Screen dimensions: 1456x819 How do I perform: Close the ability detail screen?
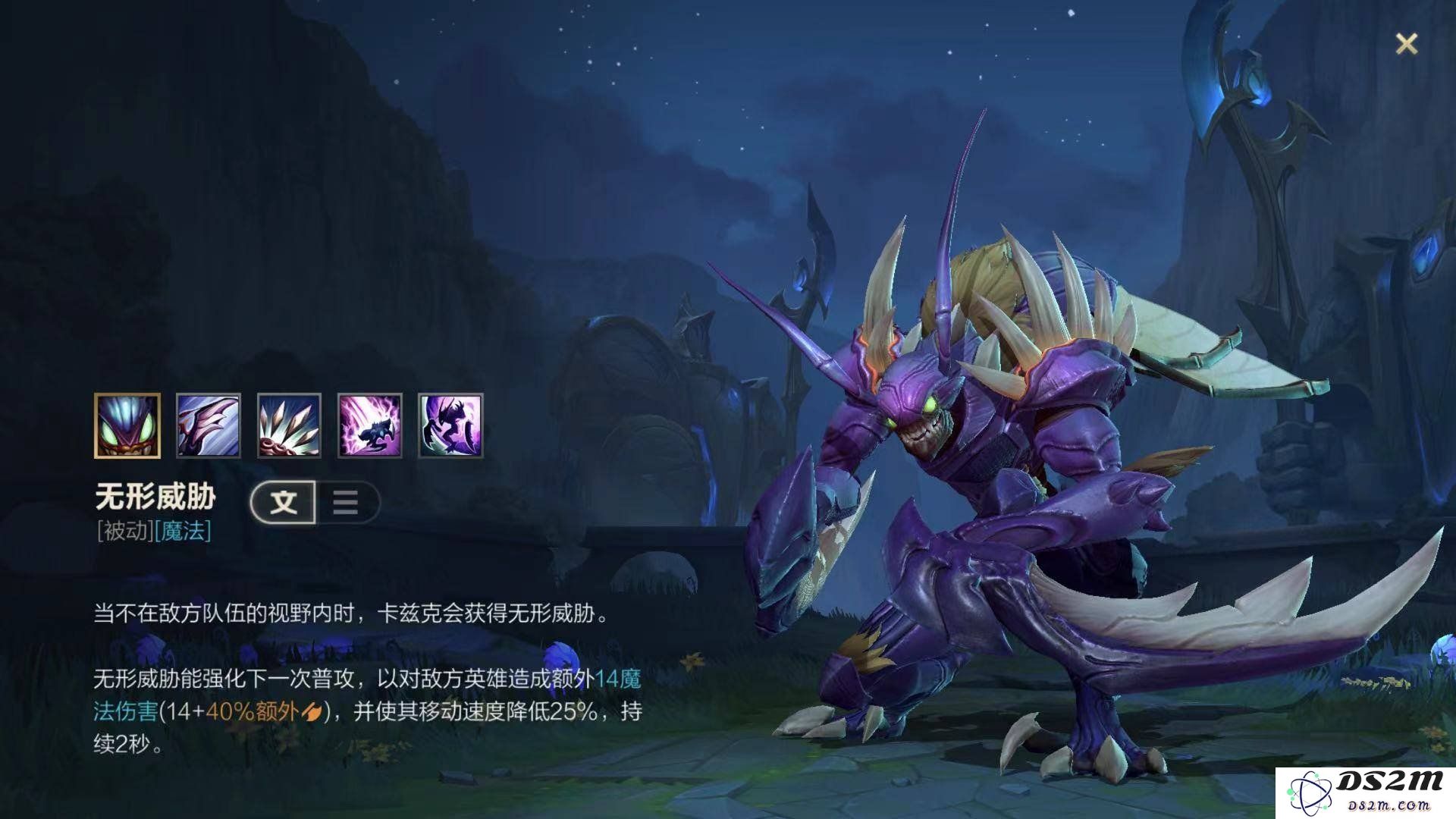click(x=1406, y=44)
